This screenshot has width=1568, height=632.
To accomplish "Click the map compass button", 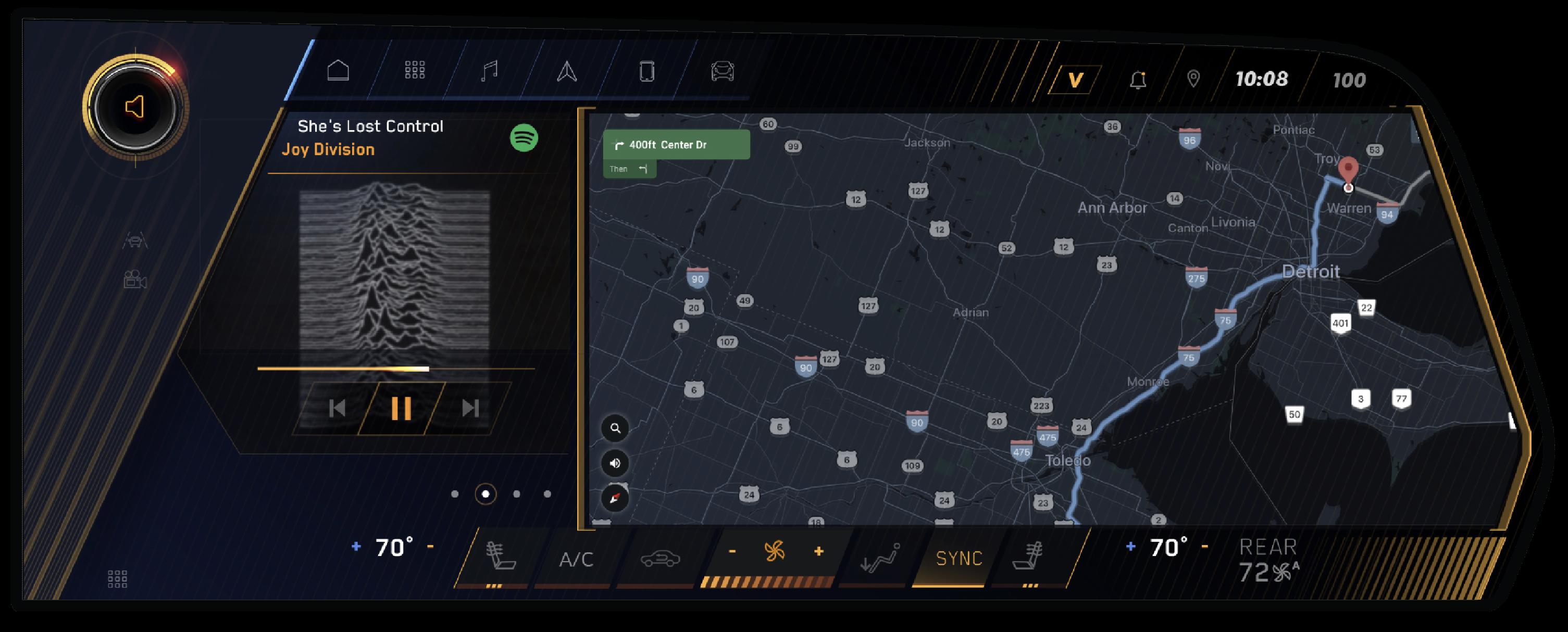I will point(615,498).
